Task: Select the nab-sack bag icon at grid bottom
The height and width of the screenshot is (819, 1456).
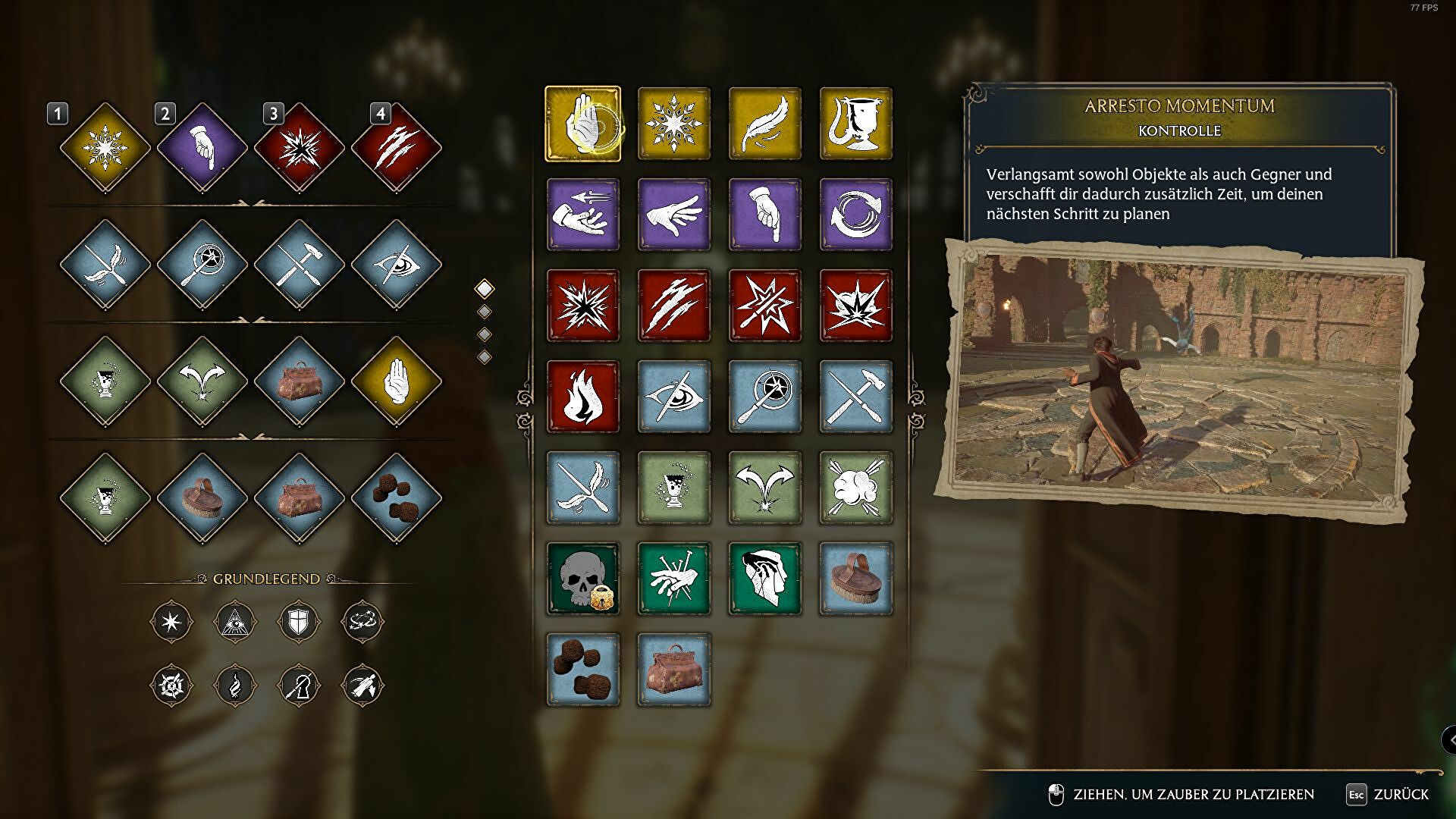Action: tap(673, 669)
